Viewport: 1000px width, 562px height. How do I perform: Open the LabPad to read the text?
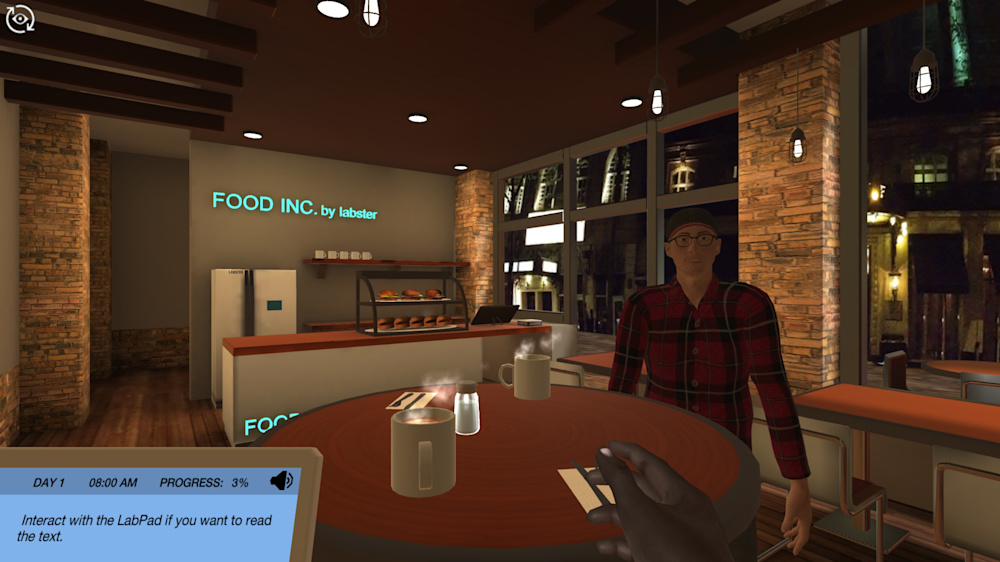tap(150, 525)
